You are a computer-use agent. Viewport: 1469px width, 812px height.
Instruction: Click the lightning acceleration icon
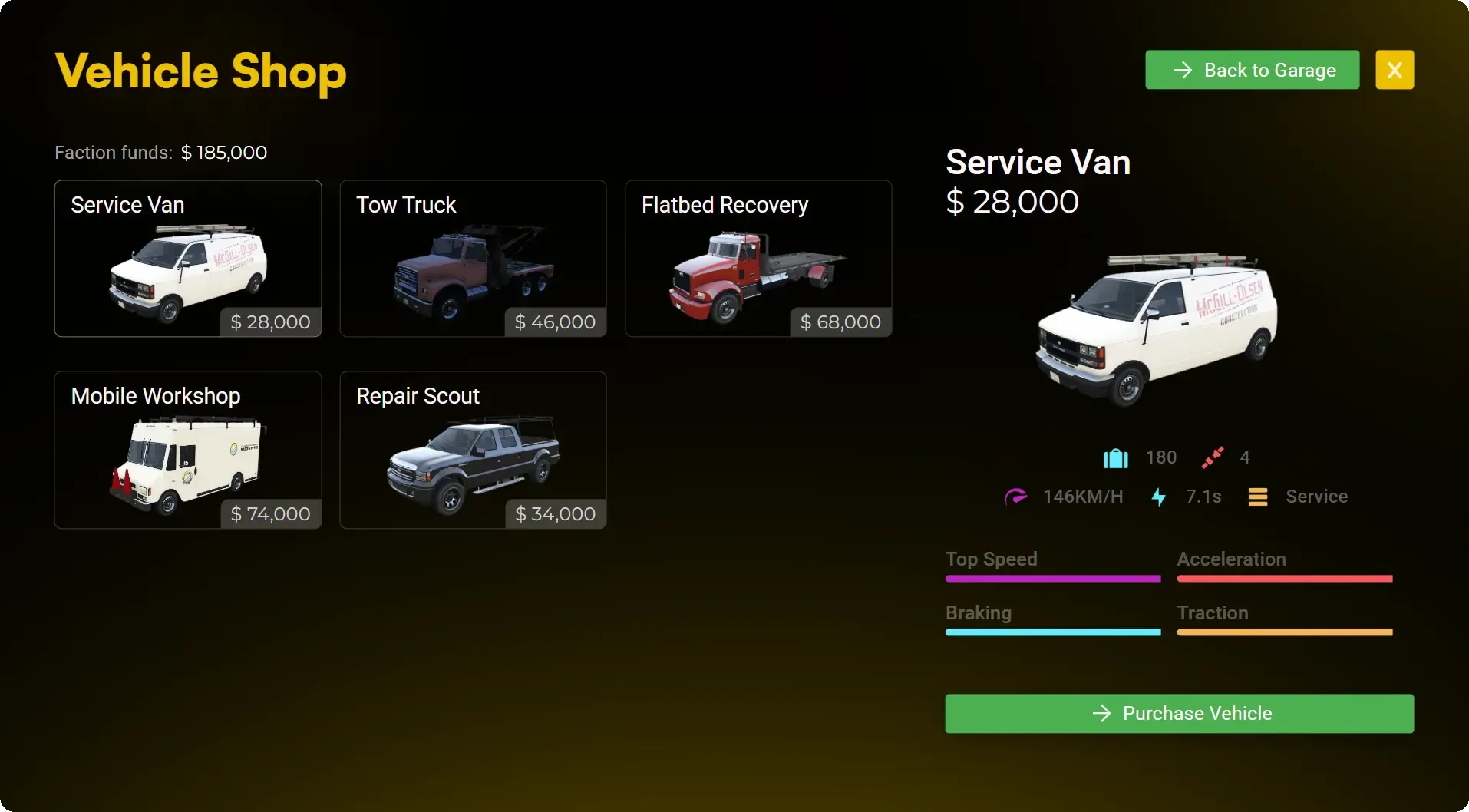click(x=1157, y=497)
